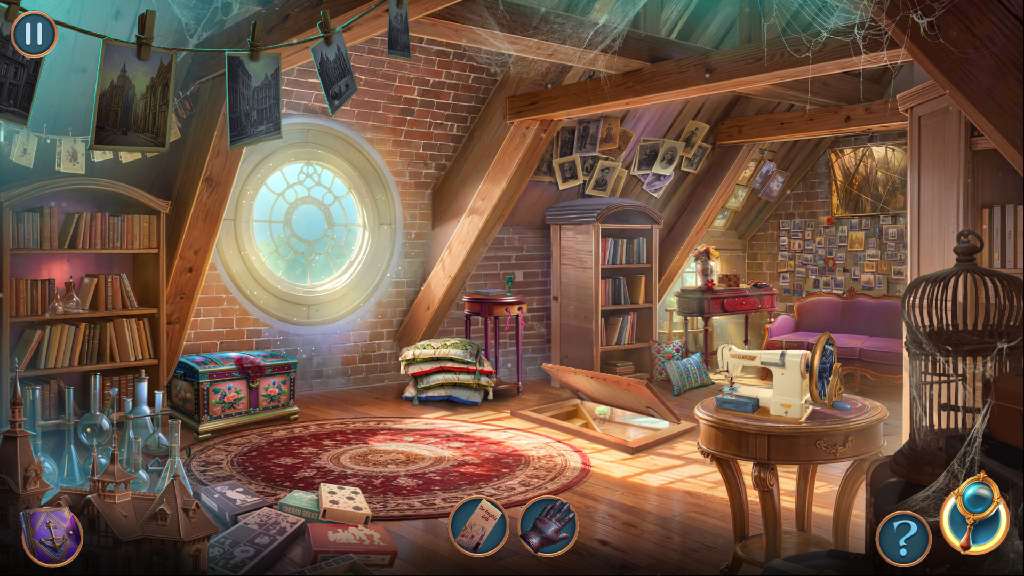Select the paper packet inventory item
The height and width of the screenshot is (576, 1024).
tap(478, 526)
